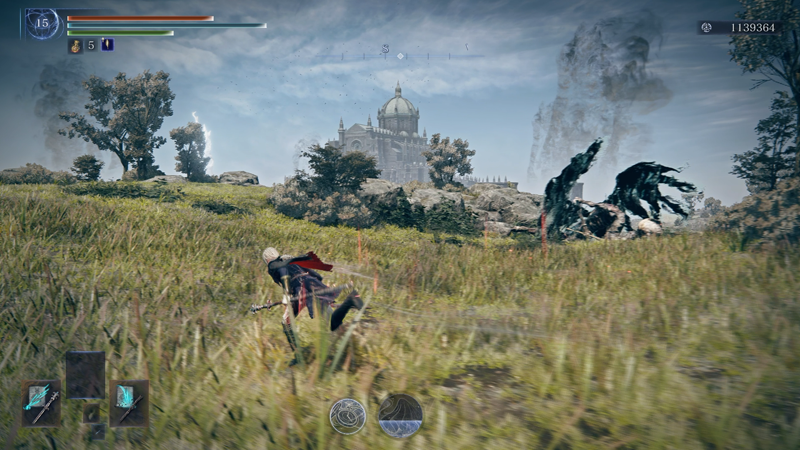Select the right-hand weapon slot
The width and height of the screenshot is (800, 450).
129,402
